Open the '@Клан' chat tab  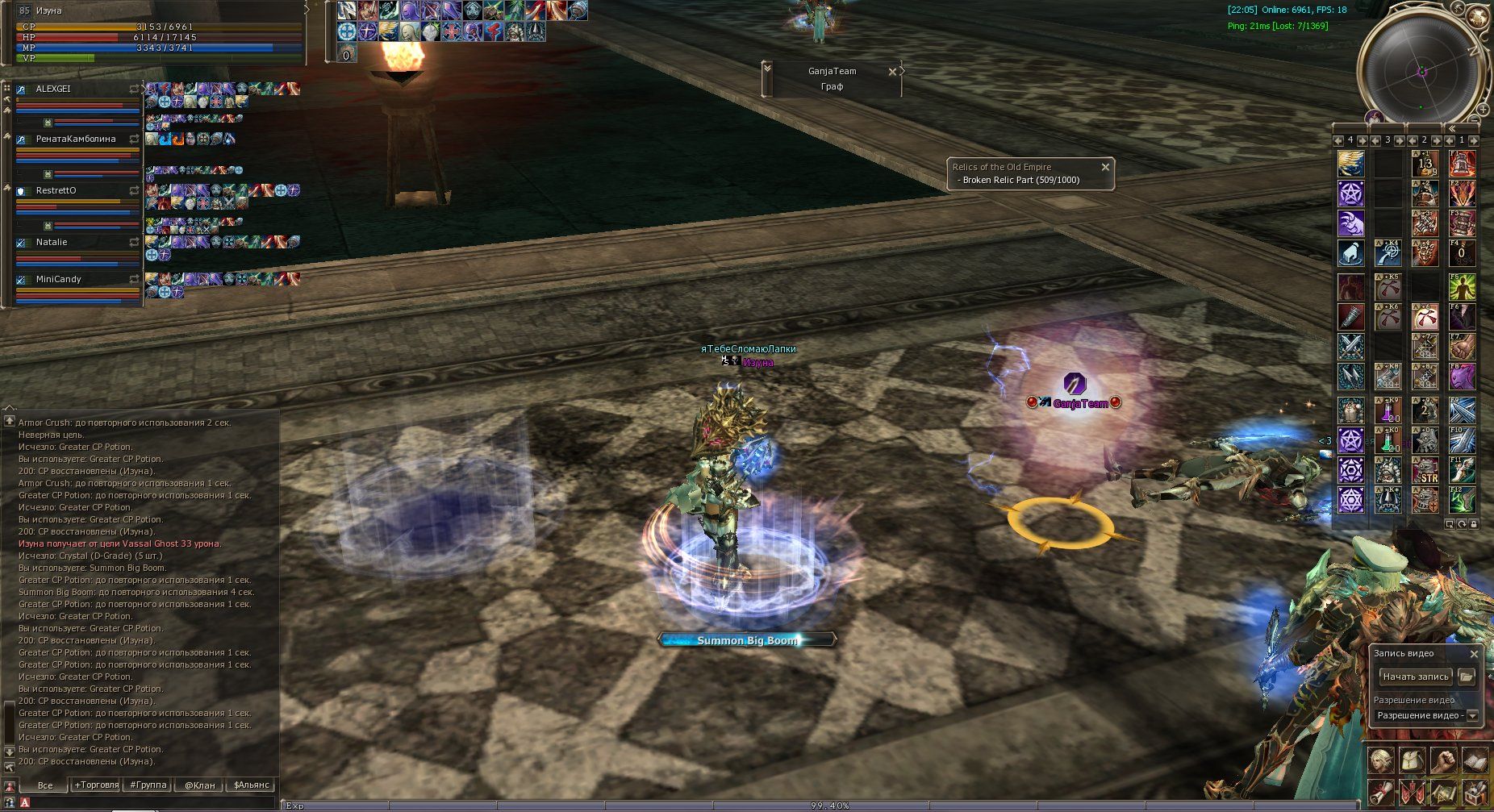(x=199, y=785)
